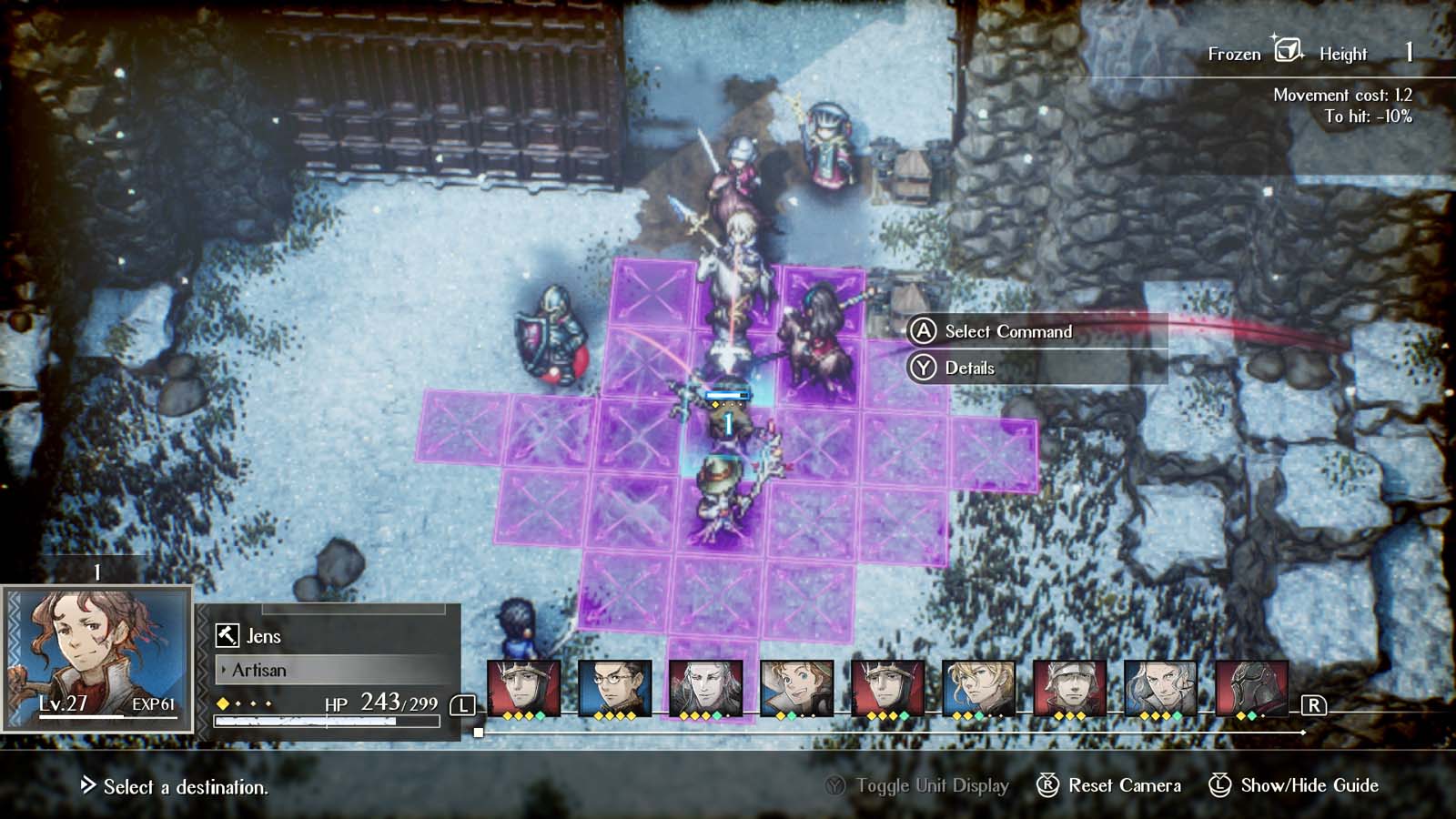Select the bespectacled character's turn order portrait
Image resolution: width=1456 pixels, height=819 pixels.
[x=615, y=685]
